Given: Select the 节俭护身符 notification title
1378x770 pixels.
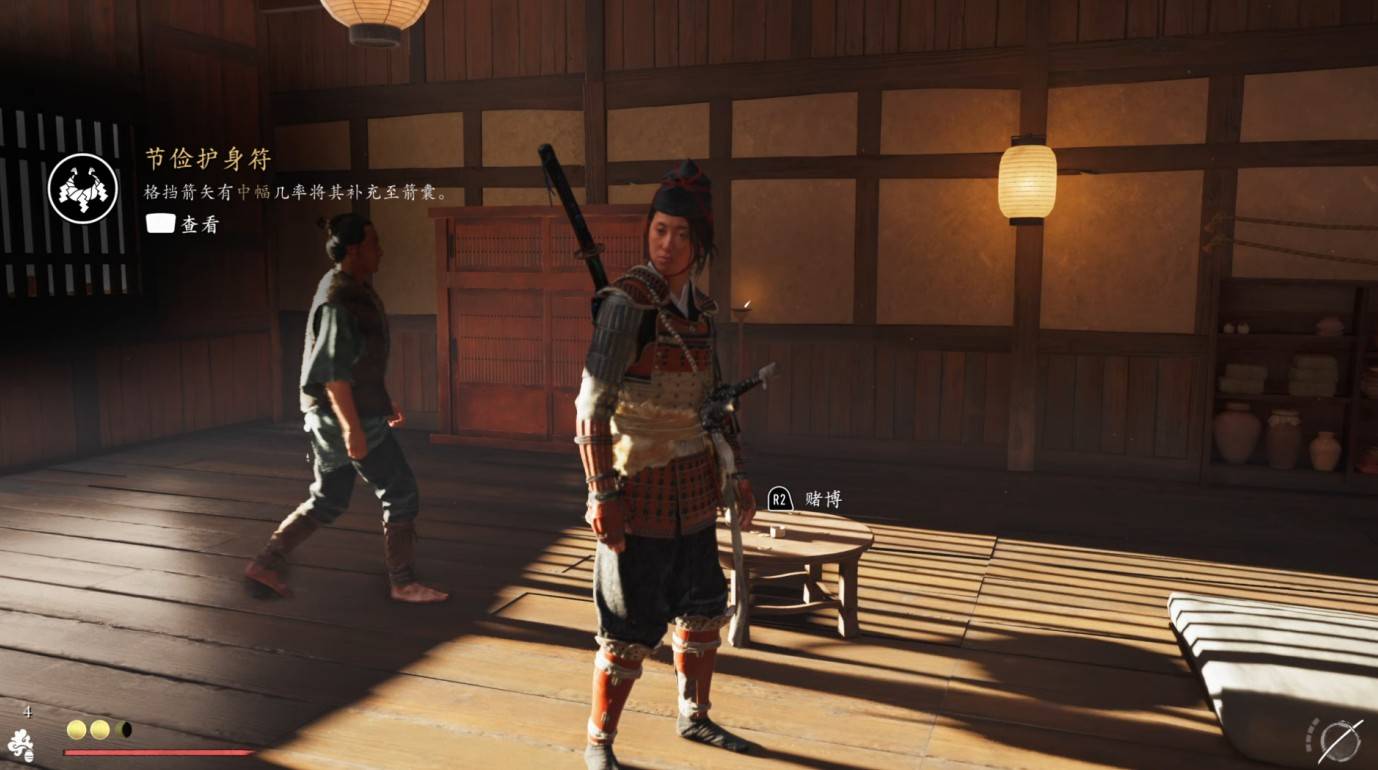Looking at the screenshot, I should point(208,159).
